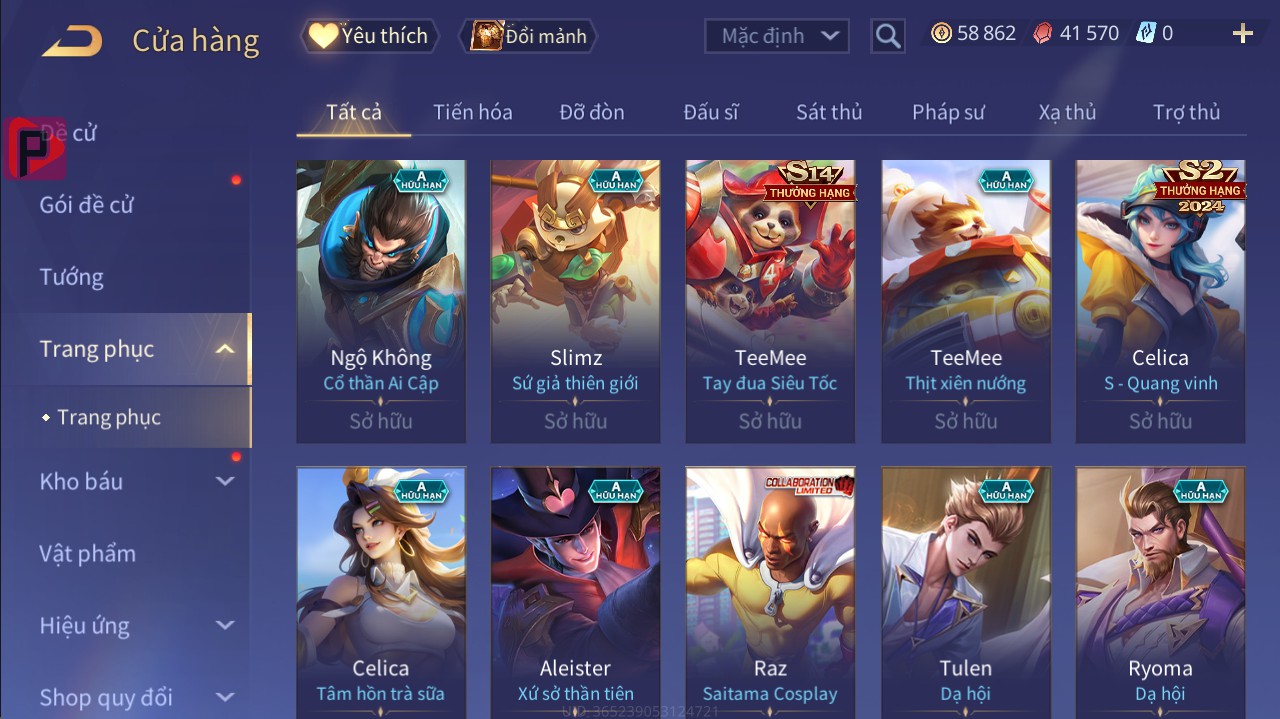Open the Đổi mảnh exchange

[x=528, y=36]
